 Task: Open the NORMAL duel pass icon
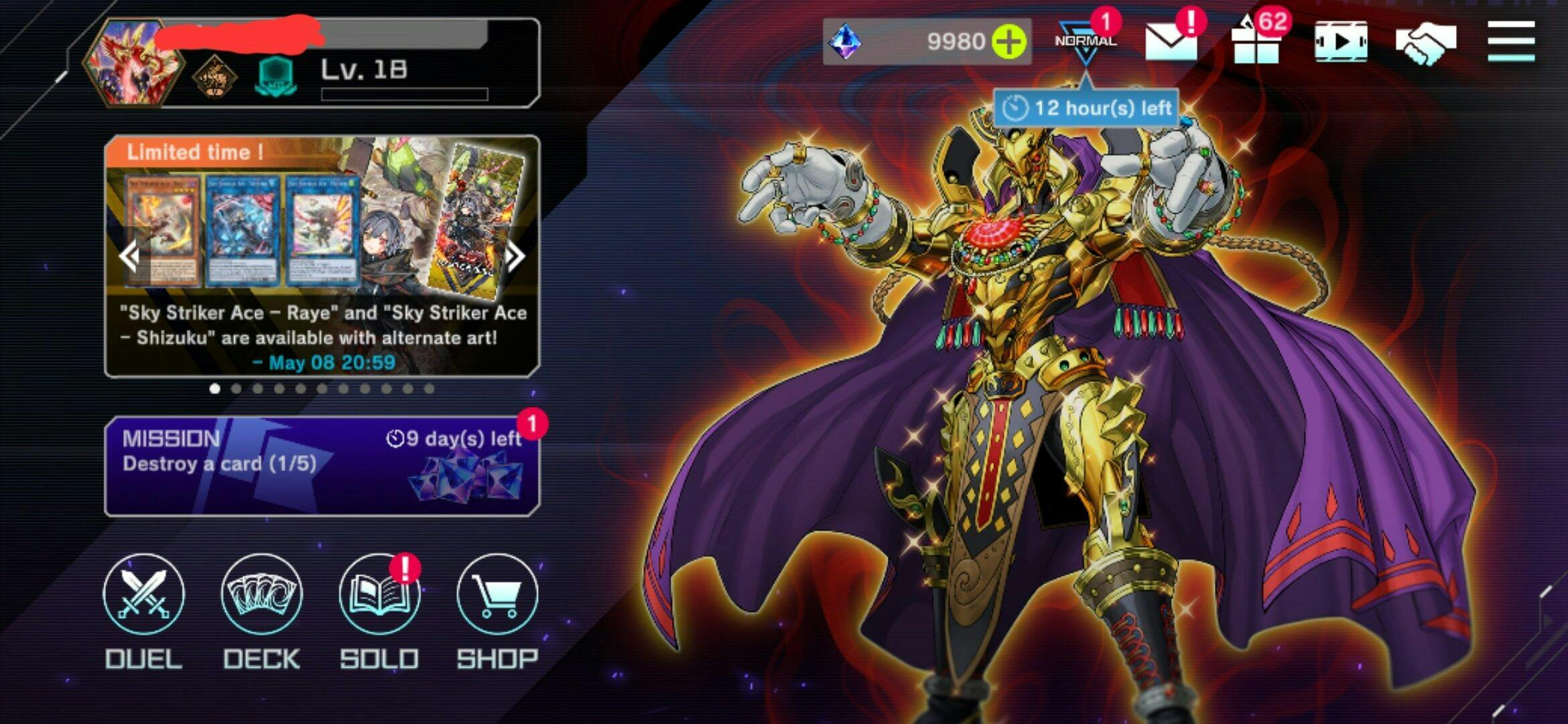tap(1086, 42)
